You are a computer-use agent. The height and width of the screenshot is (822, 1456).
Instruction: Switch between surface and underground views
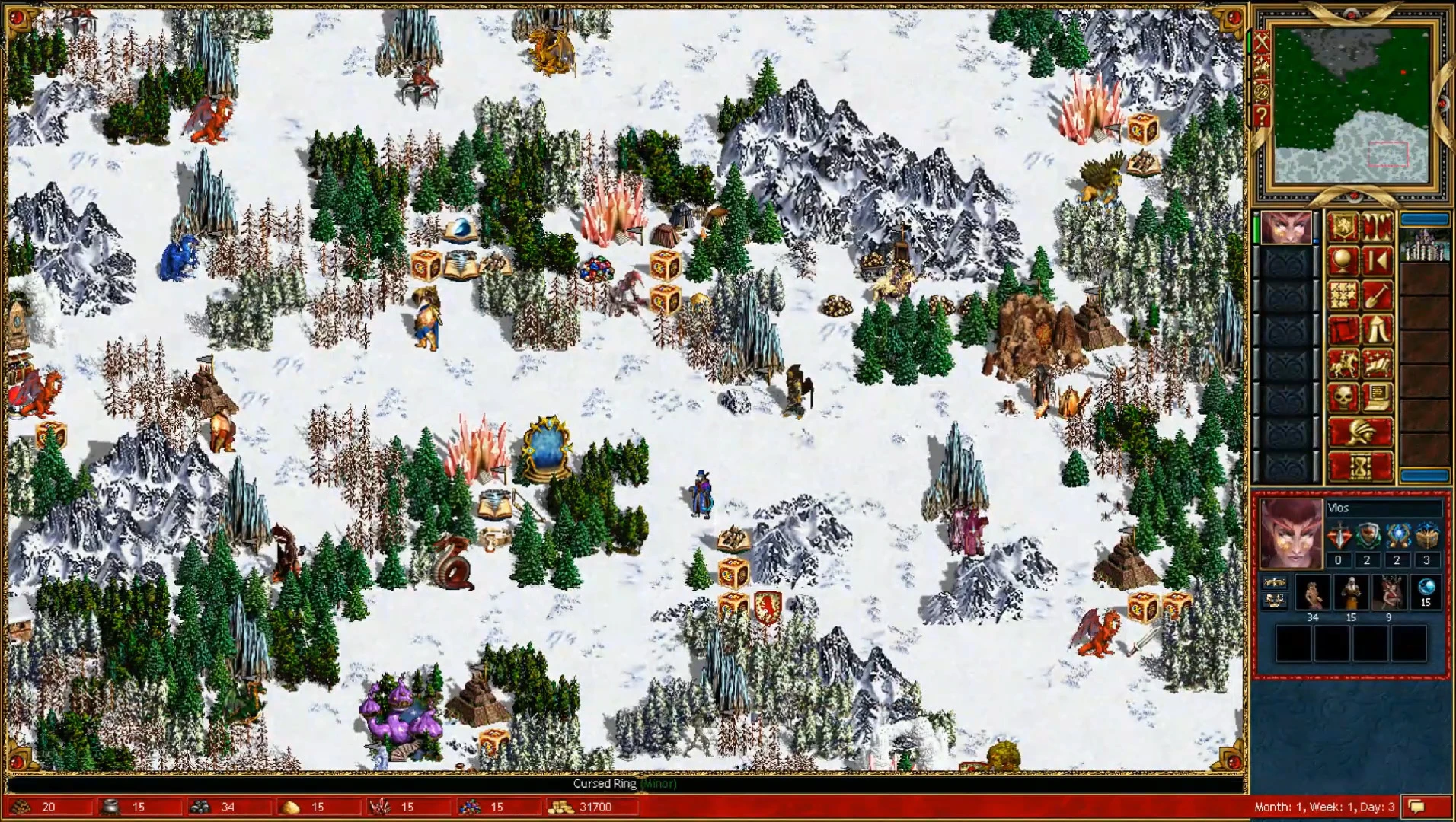coord(1376,226)
